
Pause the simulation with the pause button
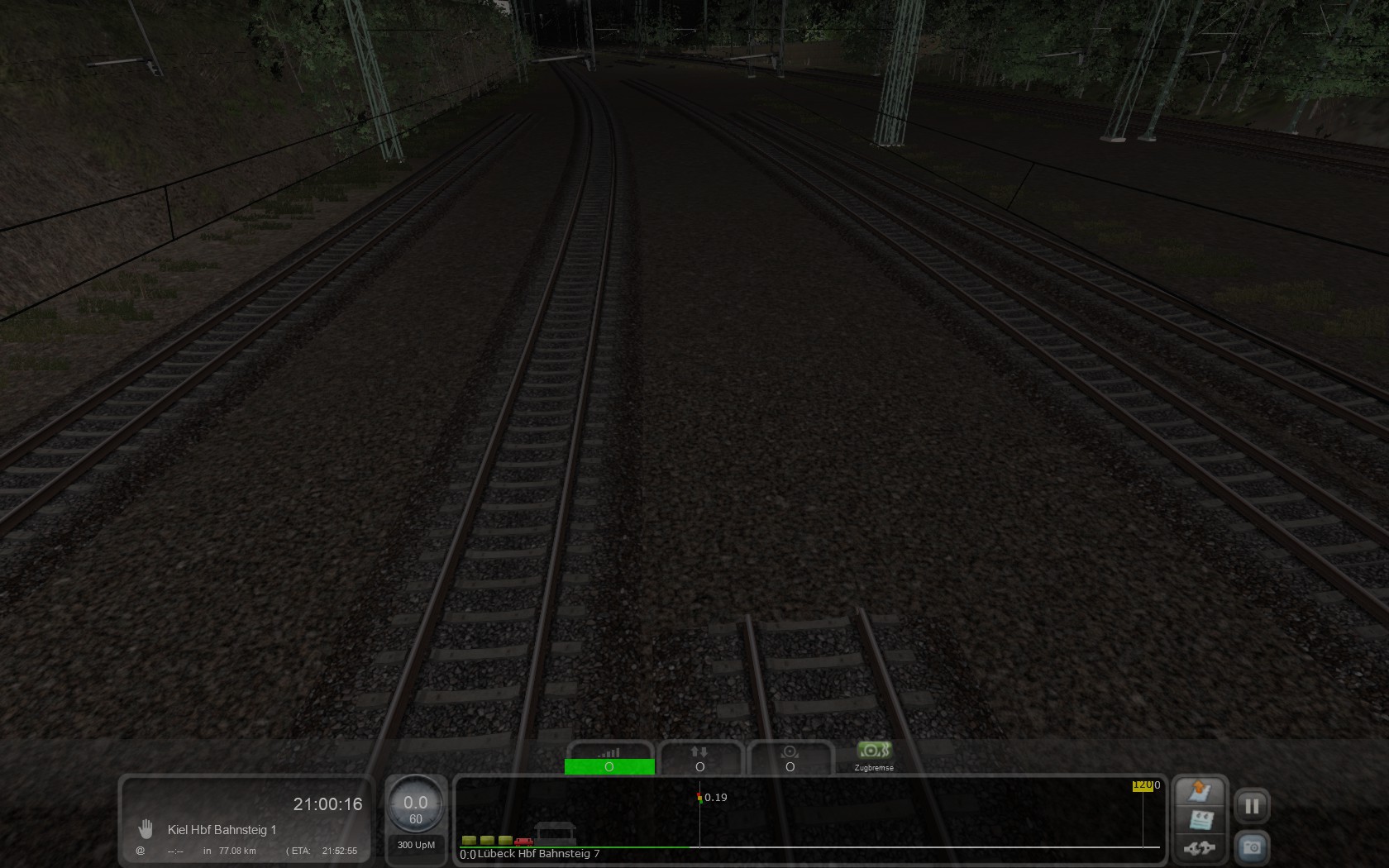1252,806
